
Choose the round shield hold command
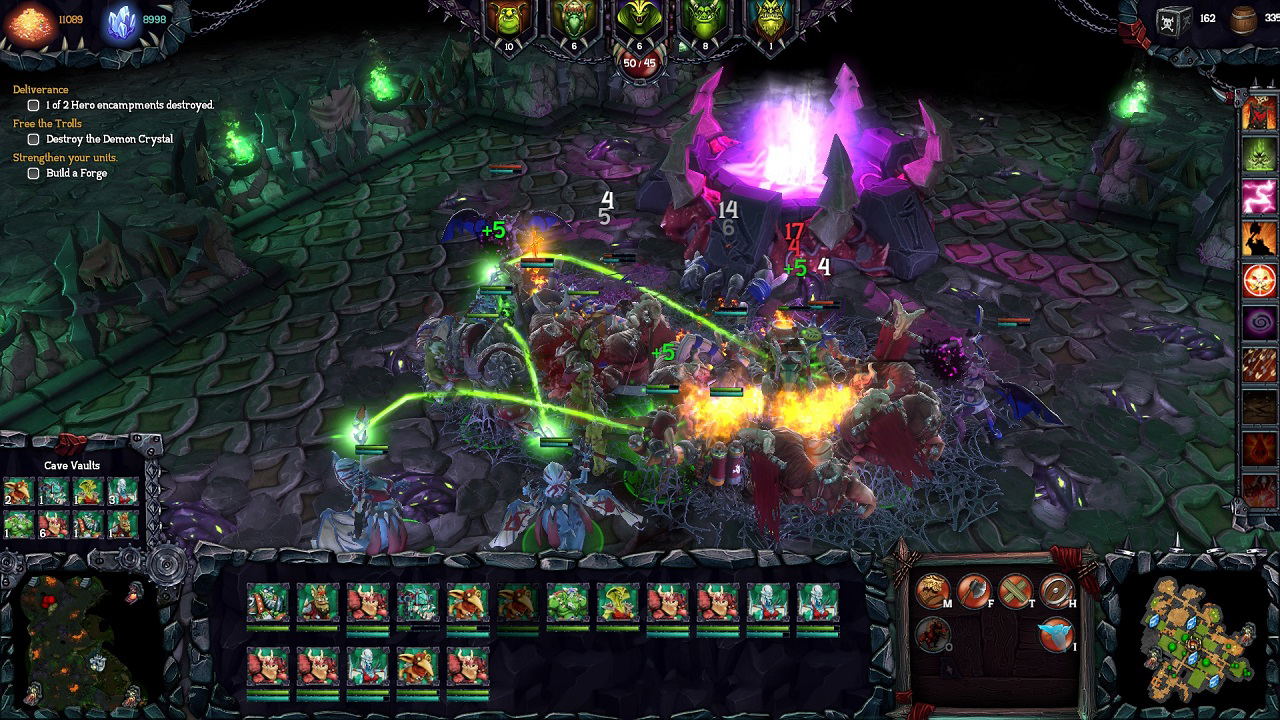1056,590
